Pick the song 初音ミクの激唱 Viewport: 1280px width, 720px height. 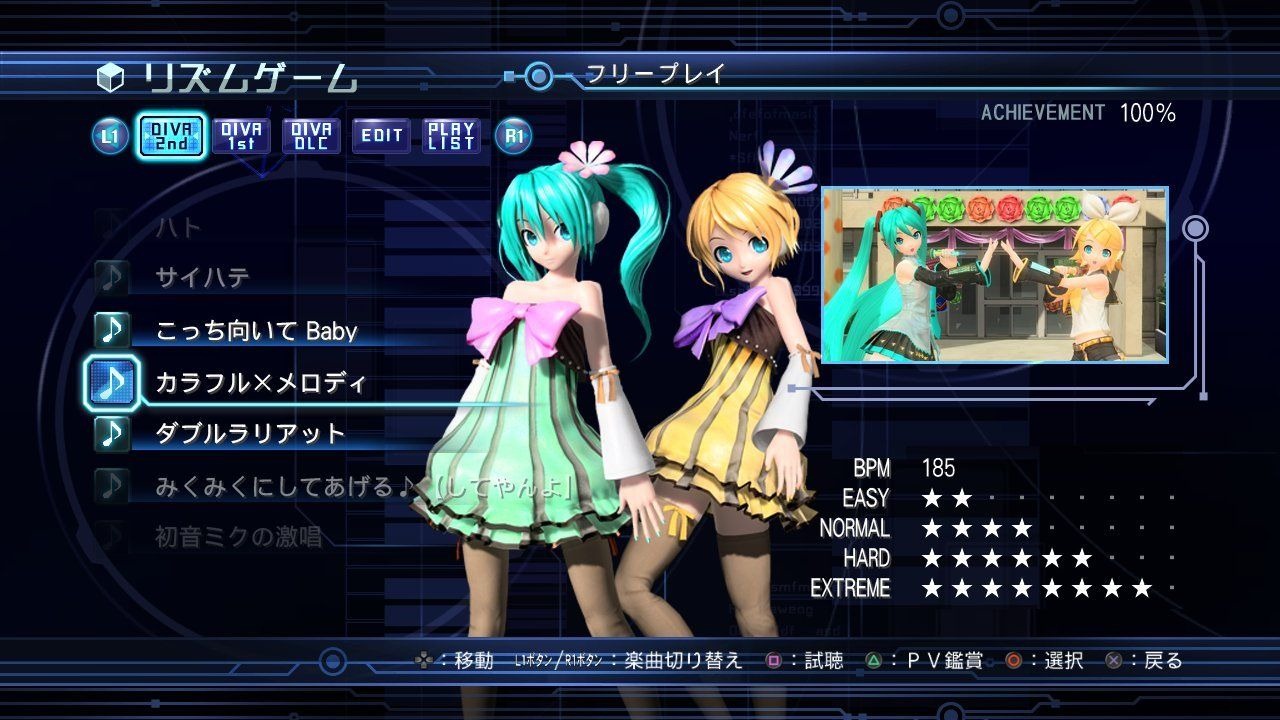pos(238,538)
